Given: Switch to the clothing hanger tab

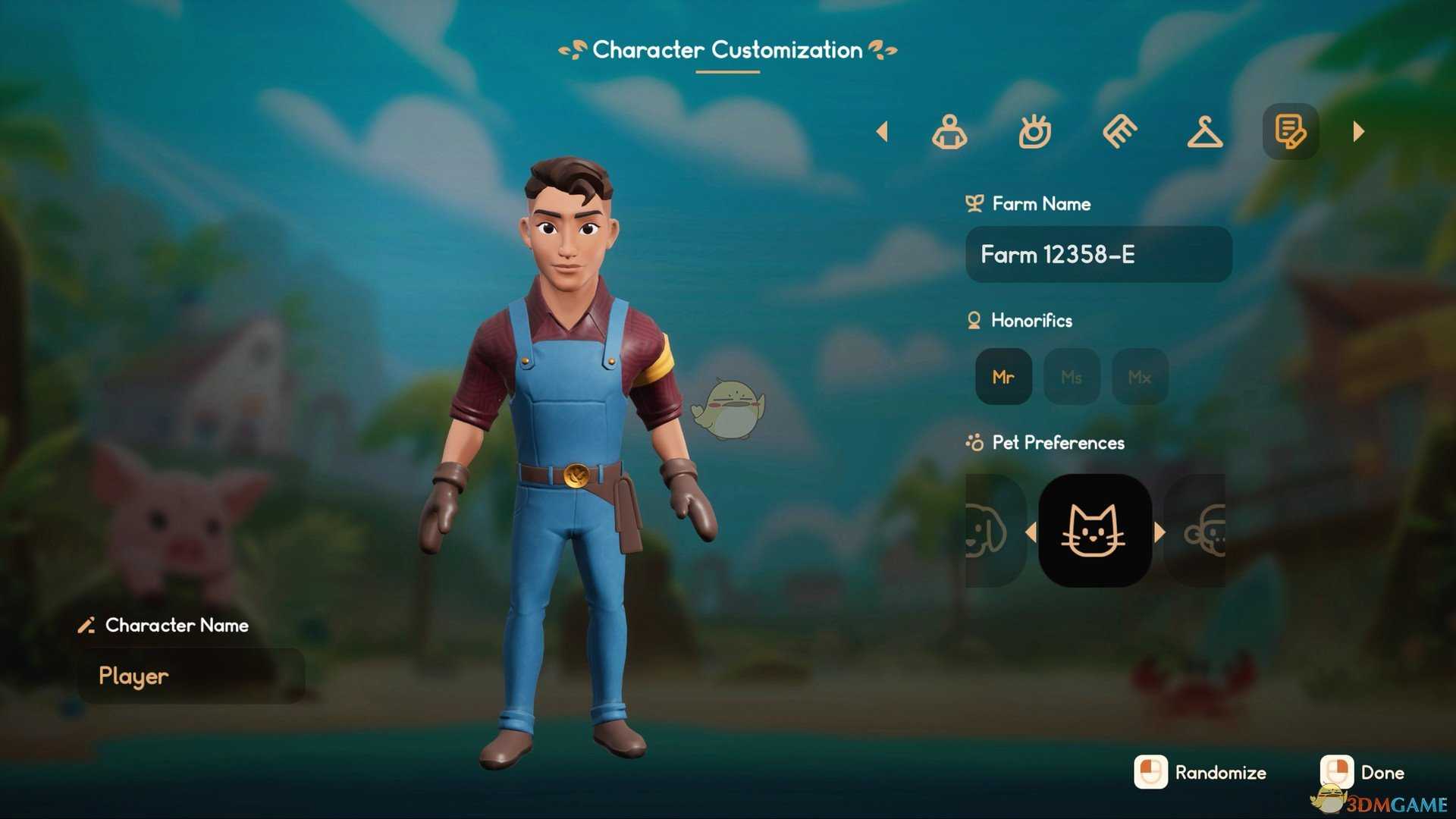Looking at the screenshot, I should tap(1205, 132).
